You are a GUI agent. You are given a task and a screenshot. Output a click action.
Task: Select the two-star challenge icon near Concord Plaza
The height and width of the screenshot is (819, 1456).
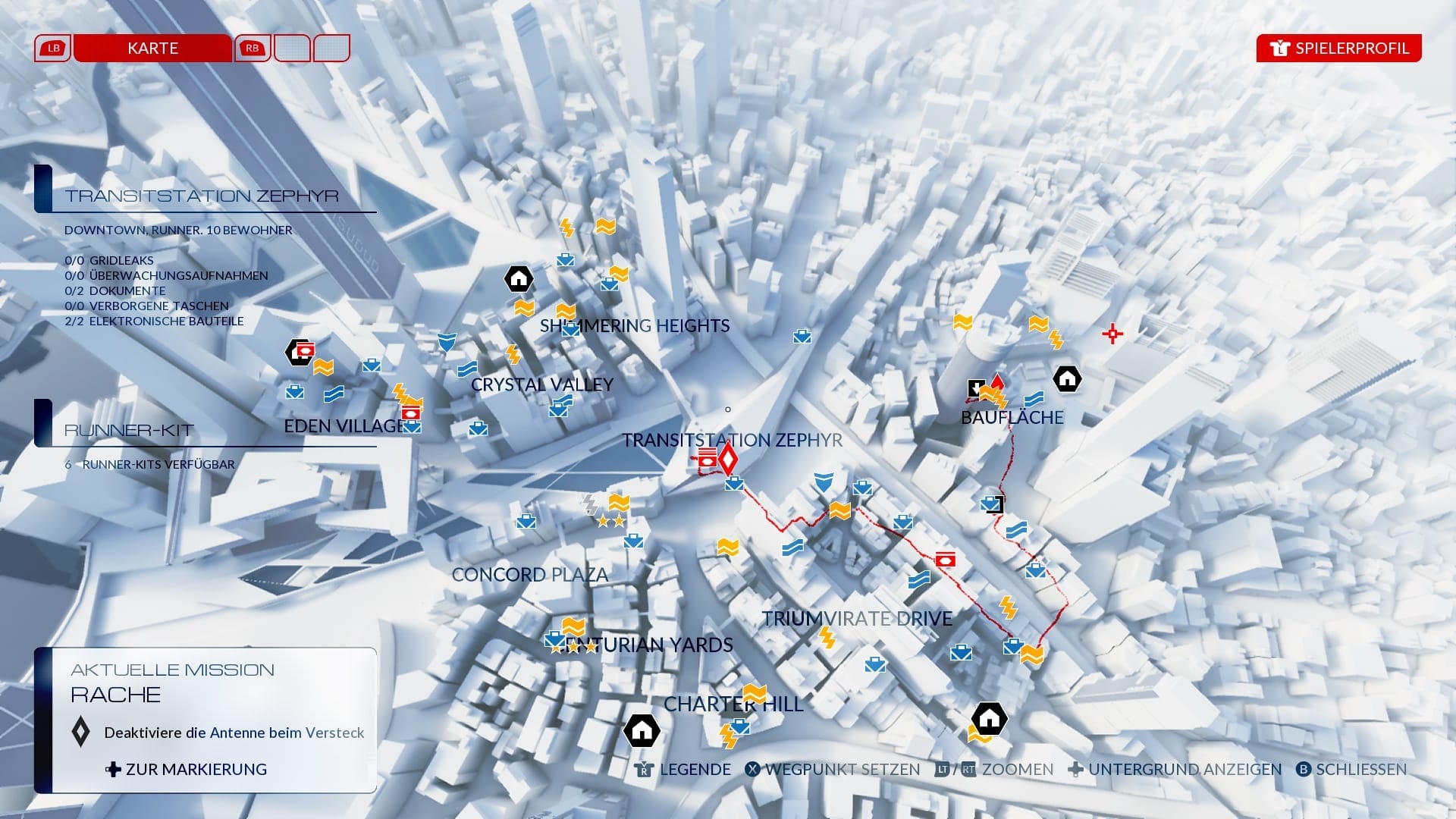coord(610,522)
